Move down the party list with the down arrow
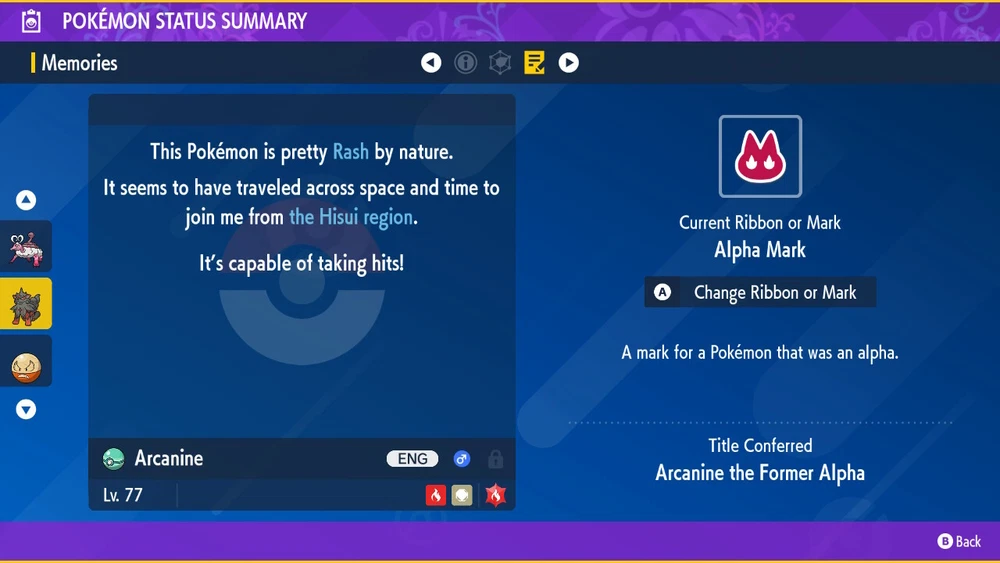Image resolution: width=1000 pixels, height=563 pixels. point(26,409)
